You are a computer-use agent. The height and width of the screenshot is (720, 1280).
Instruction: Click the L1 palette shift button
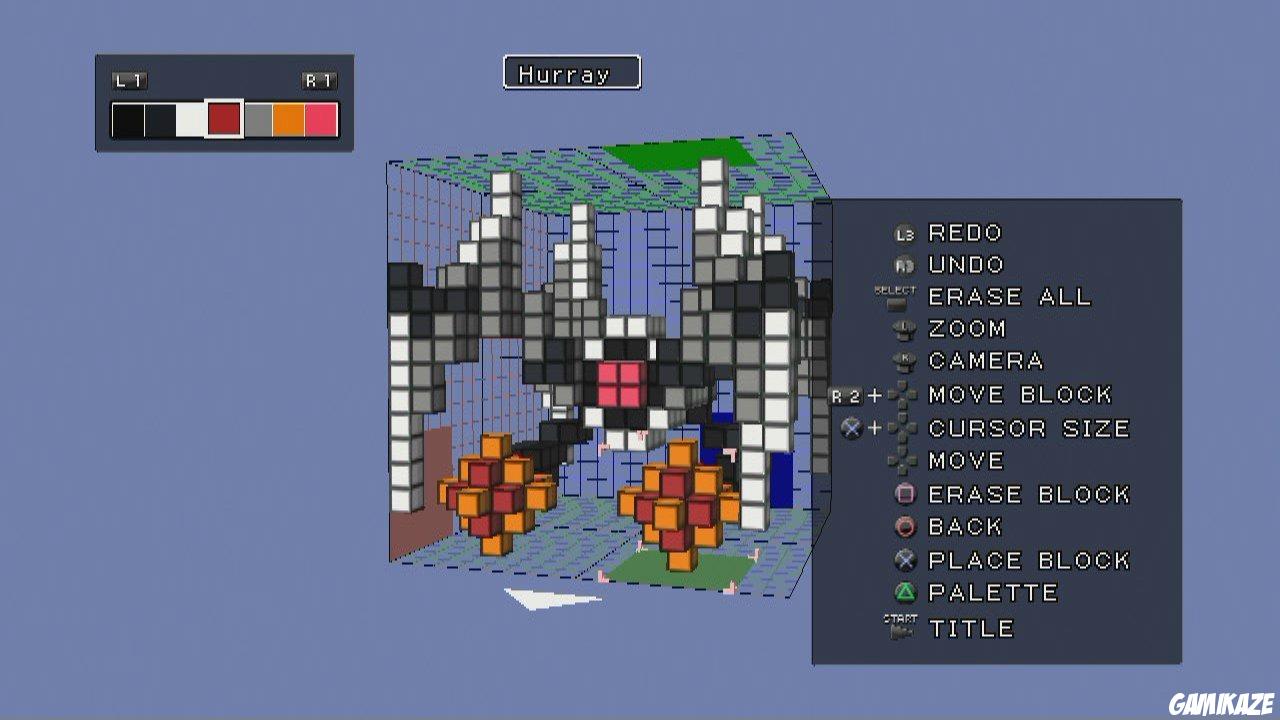coord(130,79)
